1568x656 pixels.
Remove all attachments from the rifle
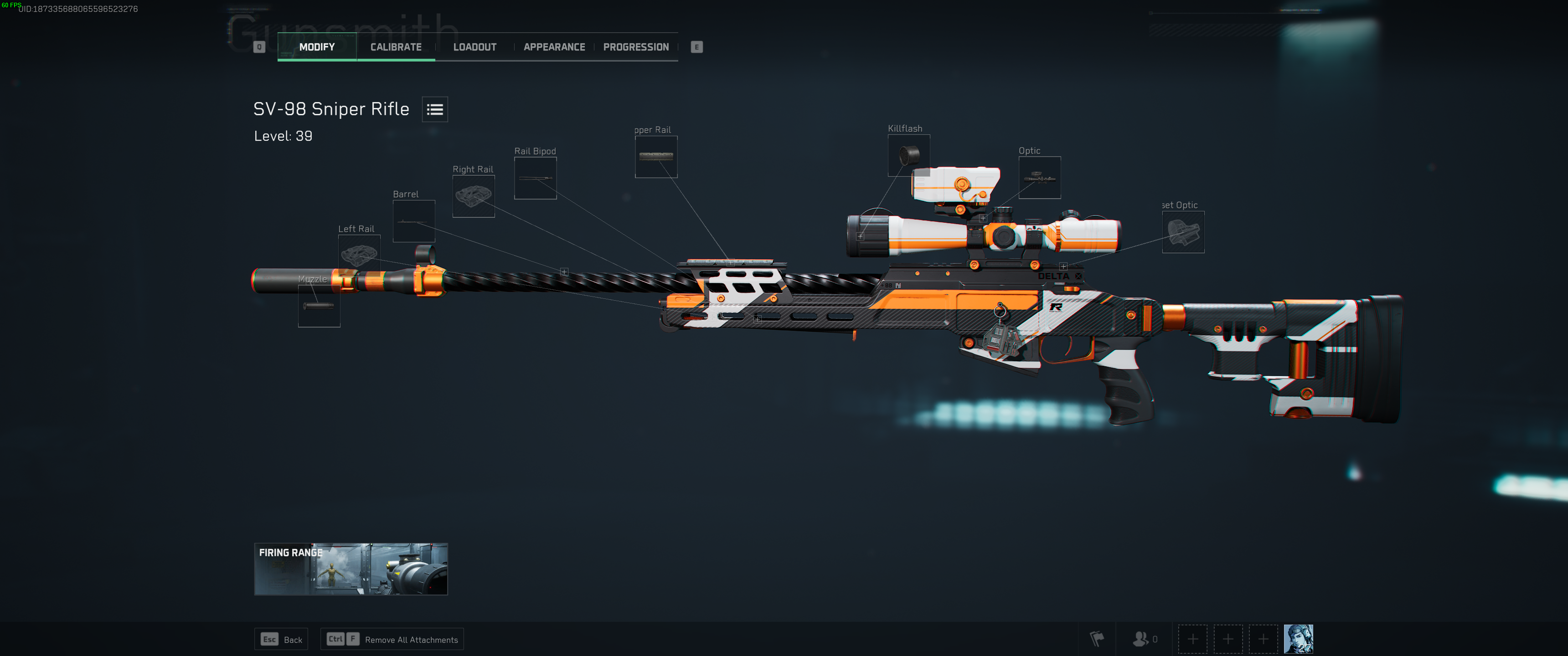point(392,639)
